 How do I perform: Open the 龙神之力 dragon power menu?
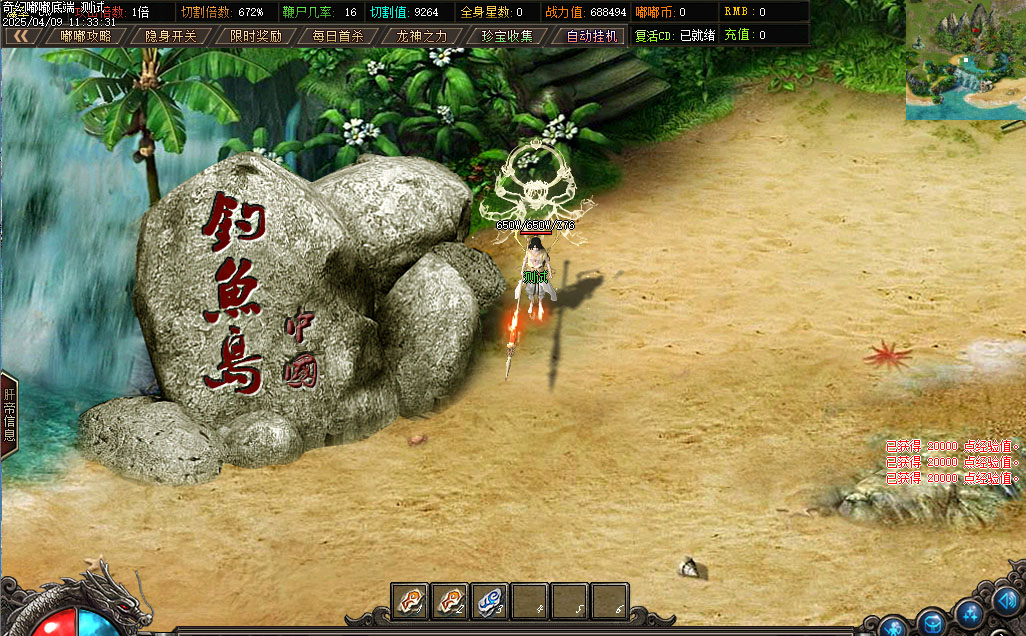click(x=423, y=36)
